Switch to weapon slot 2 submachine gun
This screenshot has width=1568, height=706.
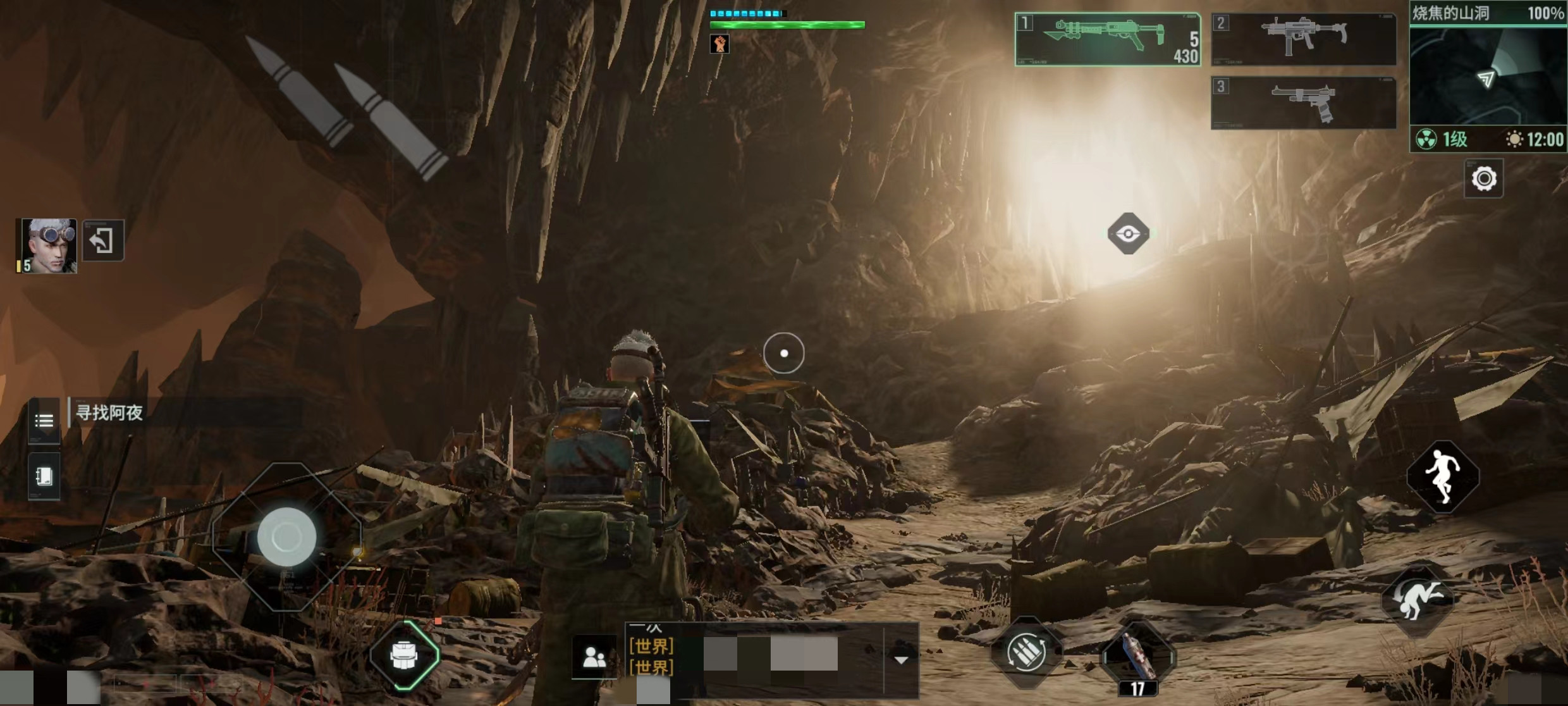[1303, 39]
